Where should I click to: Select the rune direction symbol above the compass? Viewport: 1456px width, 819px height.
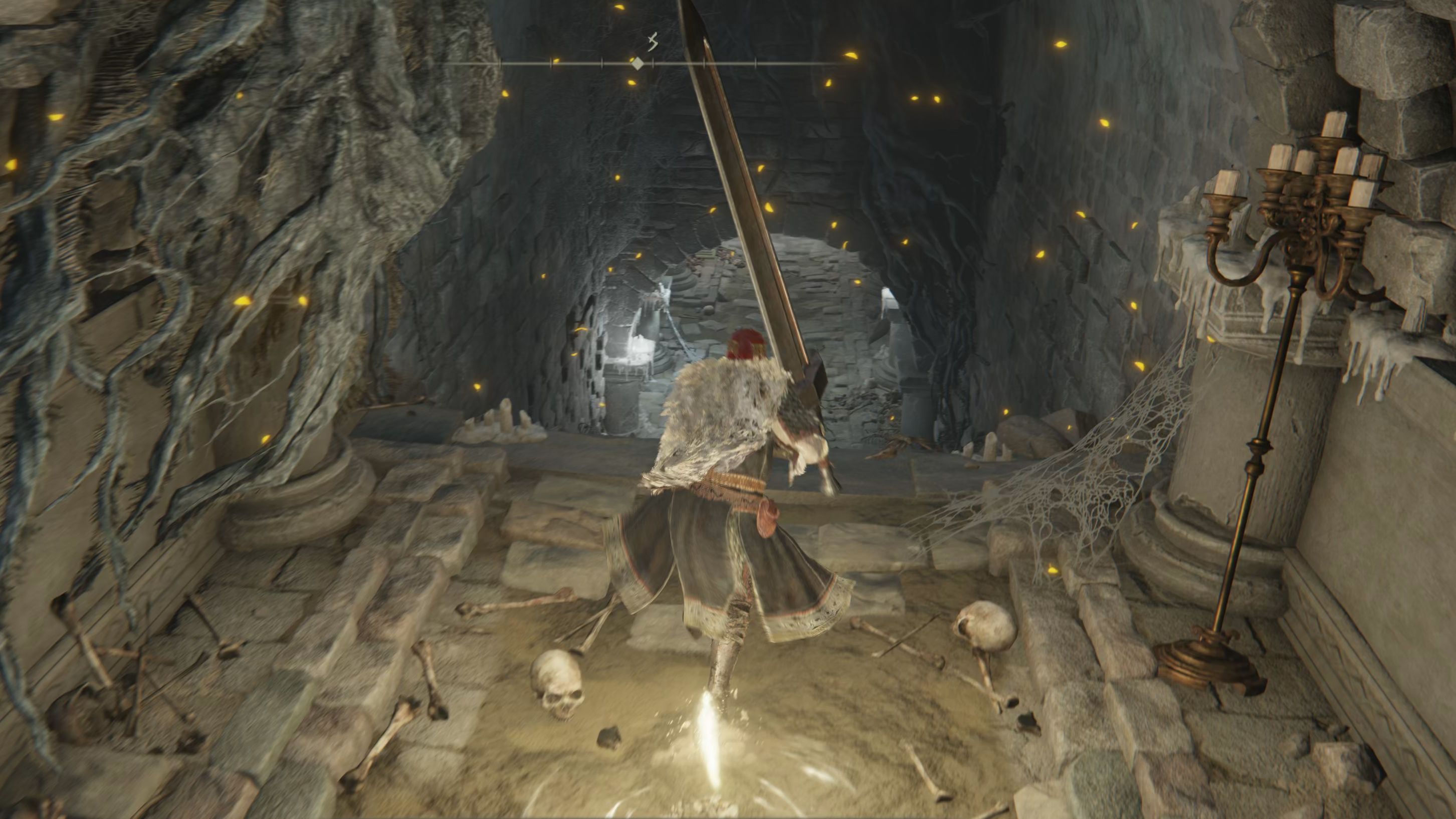(x=654, y=43)
